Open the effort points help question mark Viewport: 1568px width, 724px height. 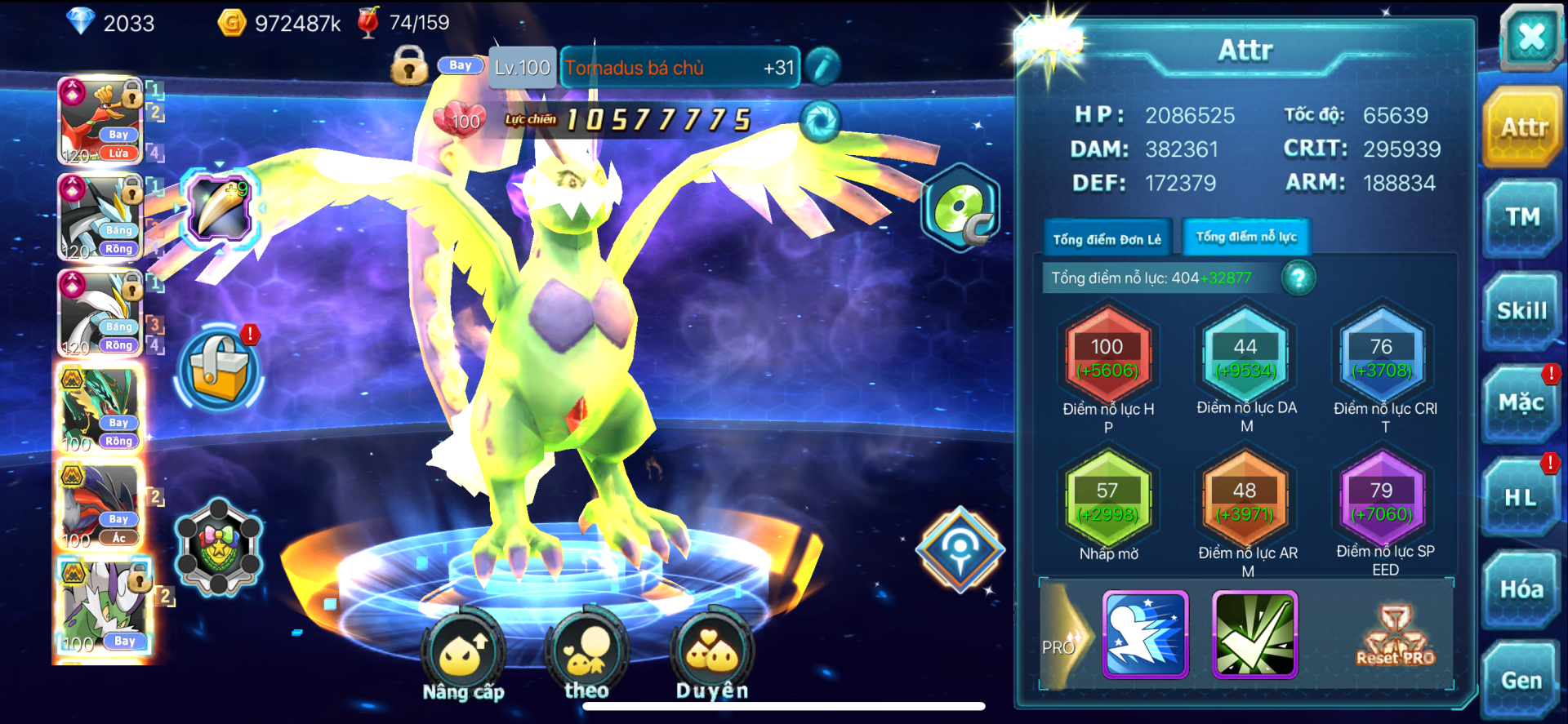click(x=1298, y=278)
